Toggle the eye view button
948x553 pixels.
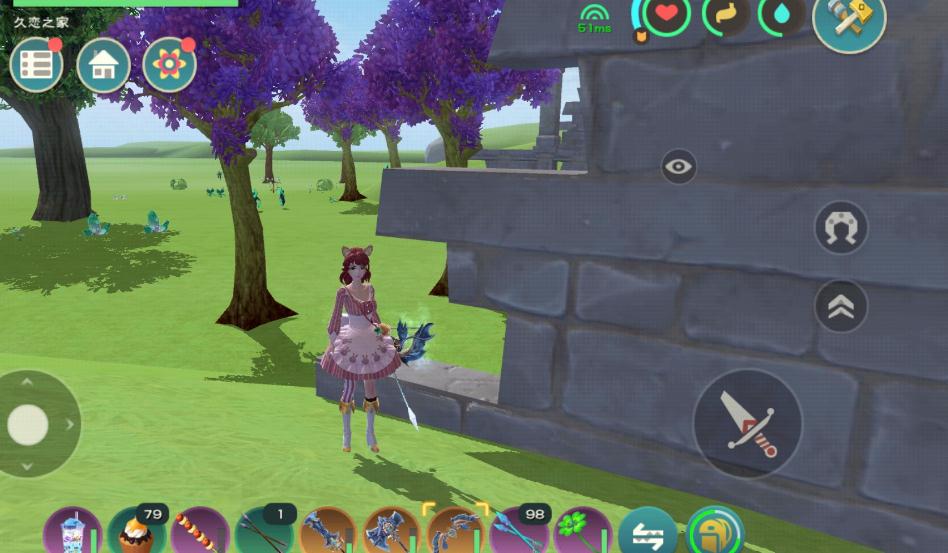[x=679, y=166]
